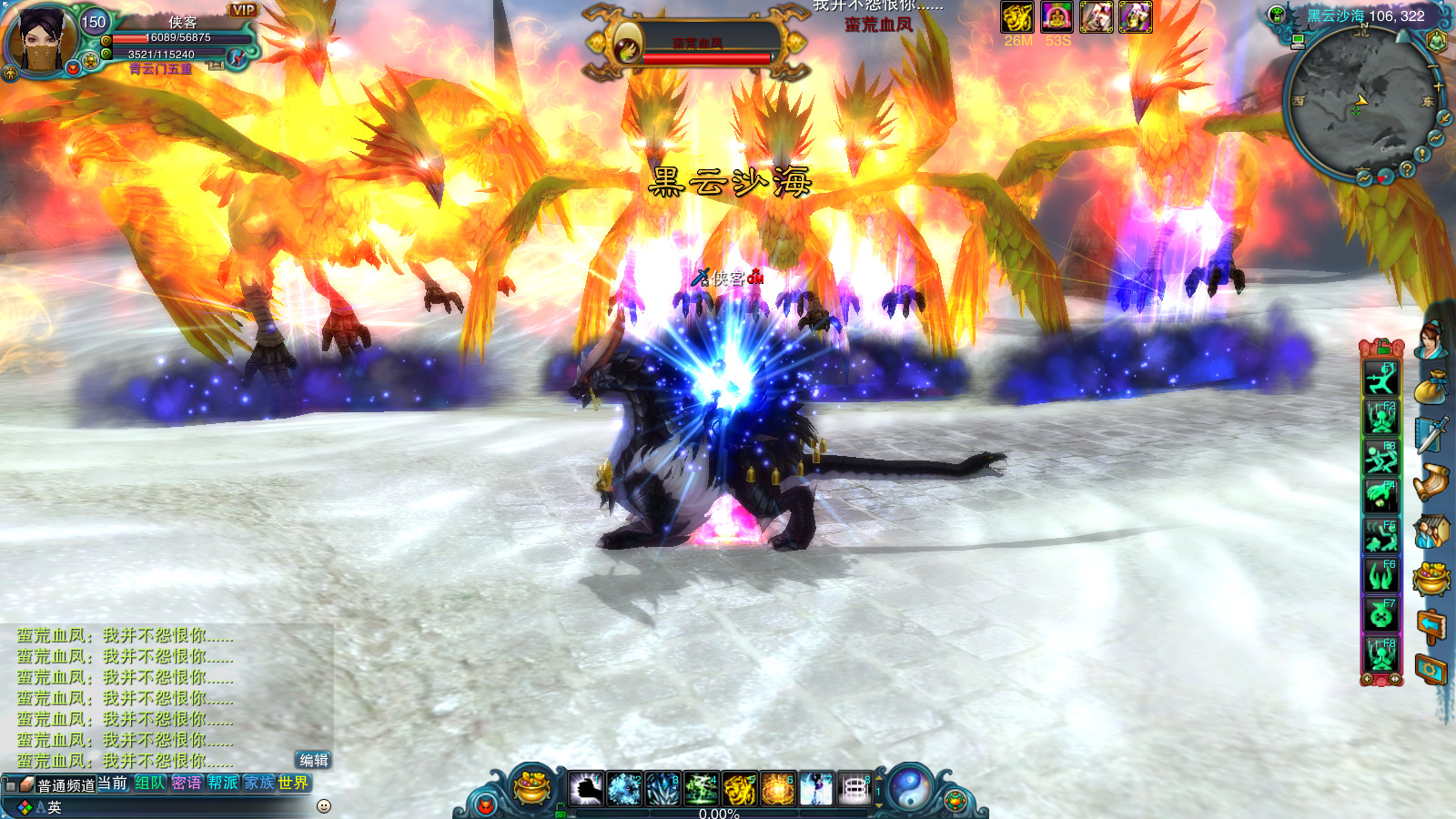Click the 编辑 button above chat
Screen dimensions: 1456x819
pyautogui.click(x=313, y=760)
